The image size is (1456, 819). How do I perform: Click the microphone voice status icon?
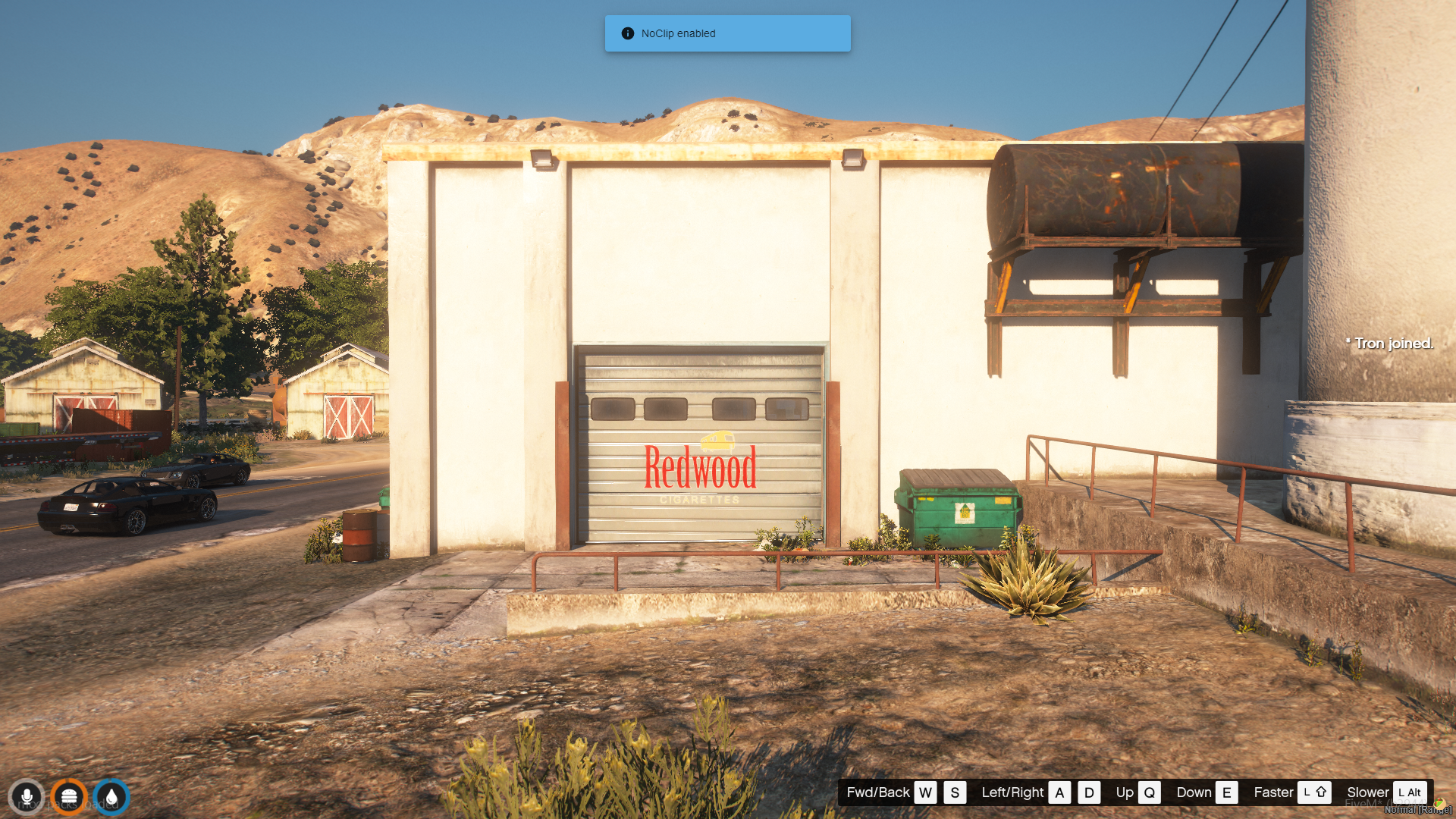click(27, 797)
